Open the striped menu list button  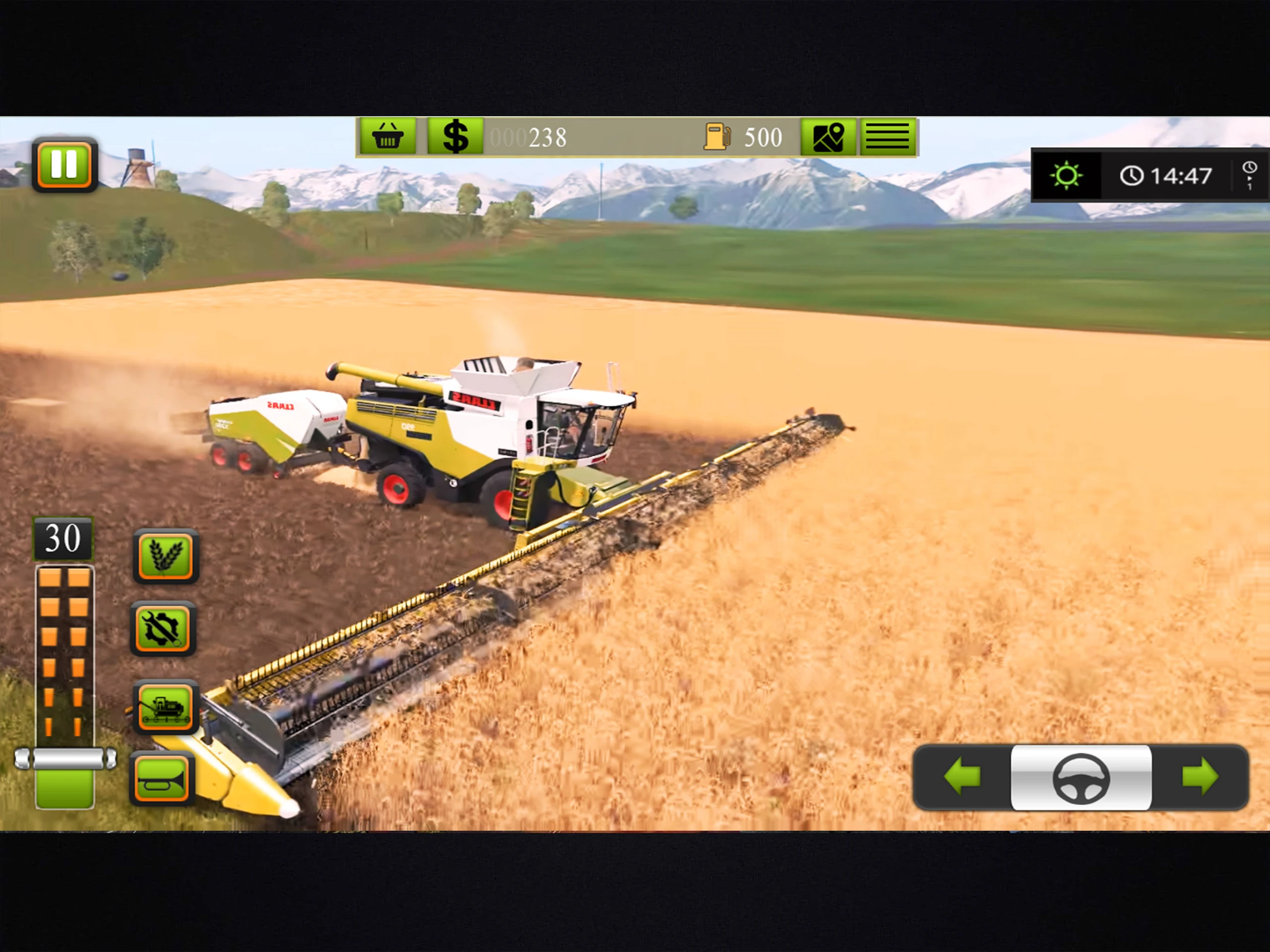(887, 136)
